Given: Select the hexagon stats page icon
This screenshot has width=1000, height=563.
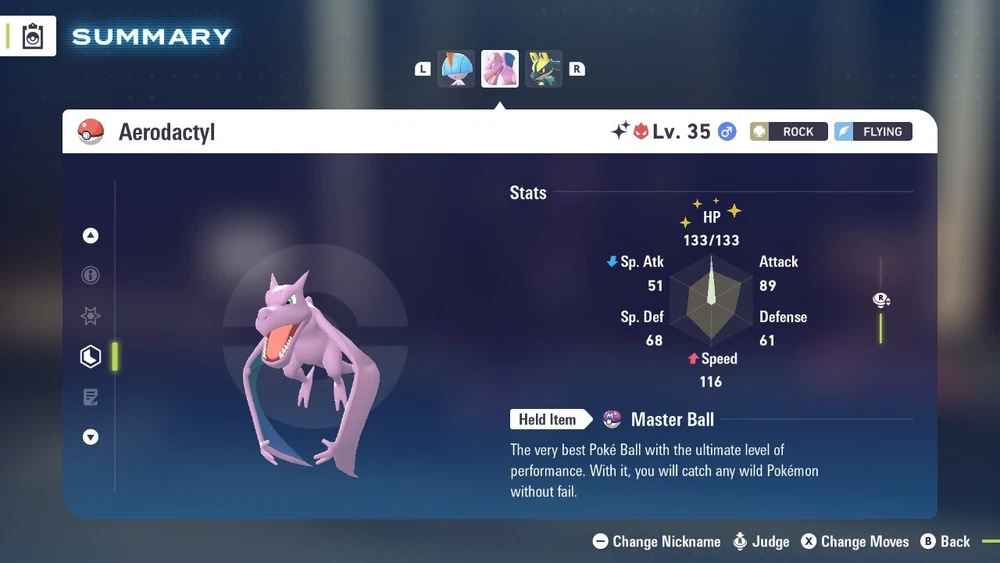Looking at the screenshot, I should 91,356.
